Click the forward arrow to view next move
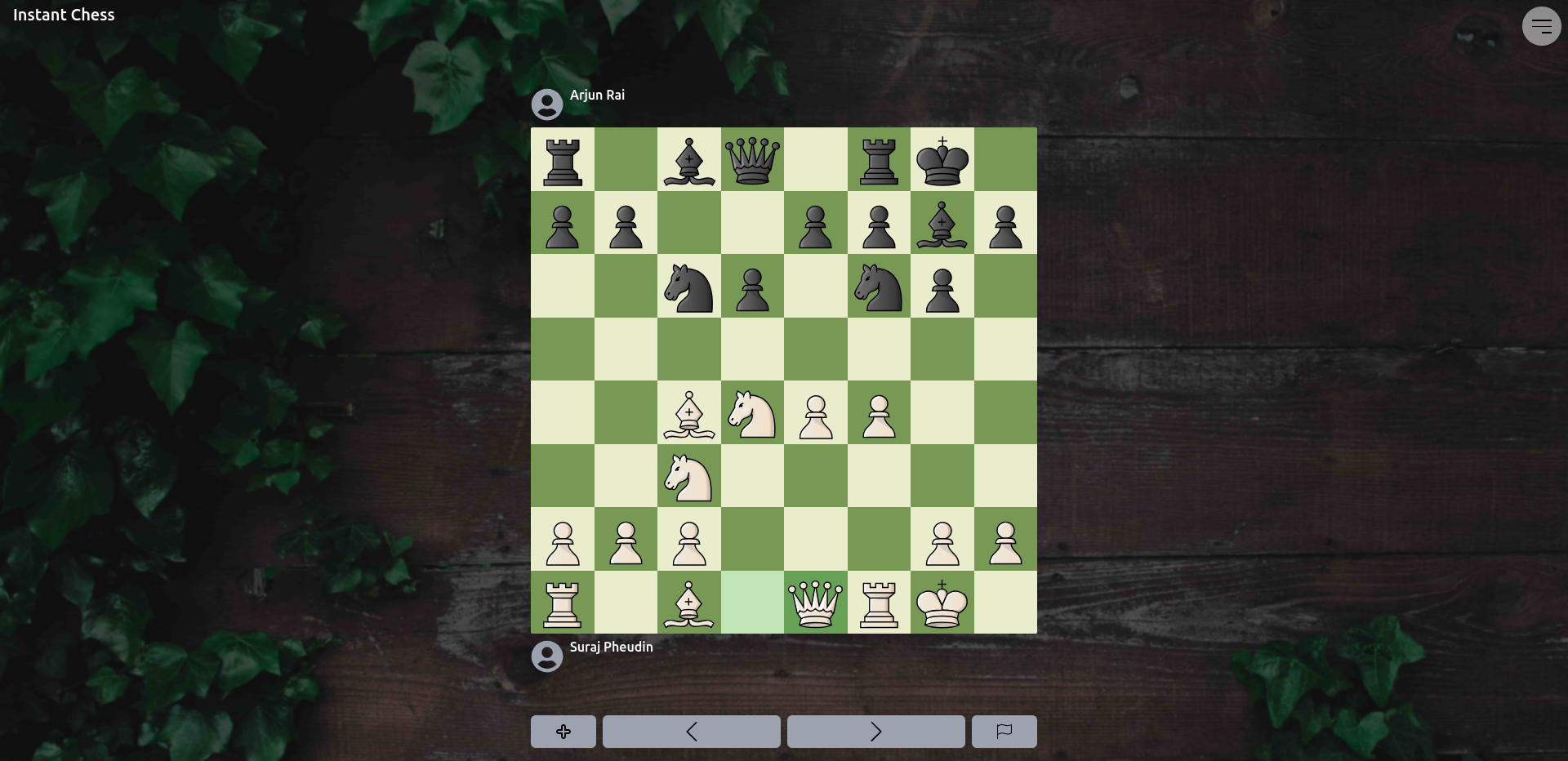 coord(875,732)
